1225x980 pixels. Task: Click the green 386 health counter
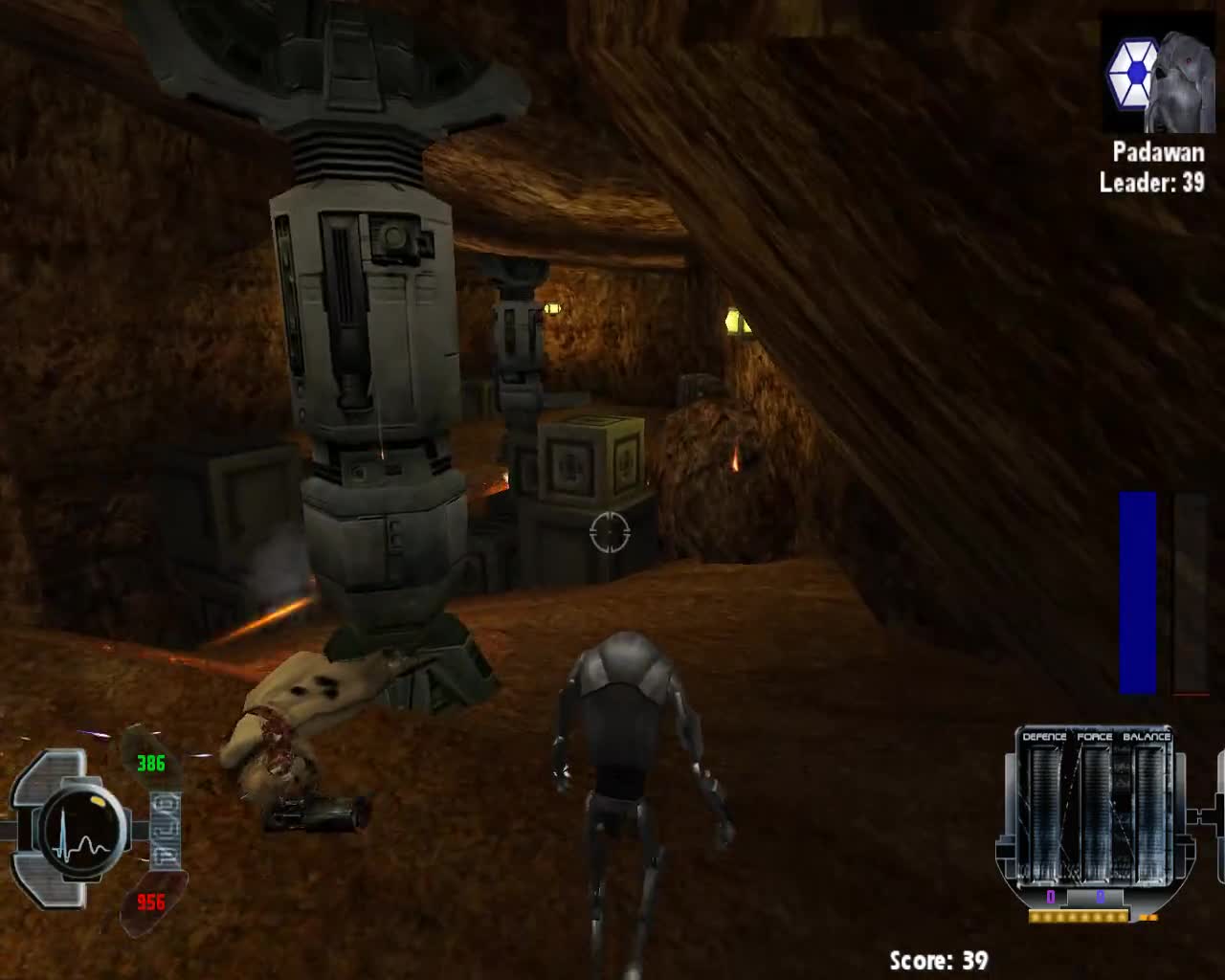[151, 763]
